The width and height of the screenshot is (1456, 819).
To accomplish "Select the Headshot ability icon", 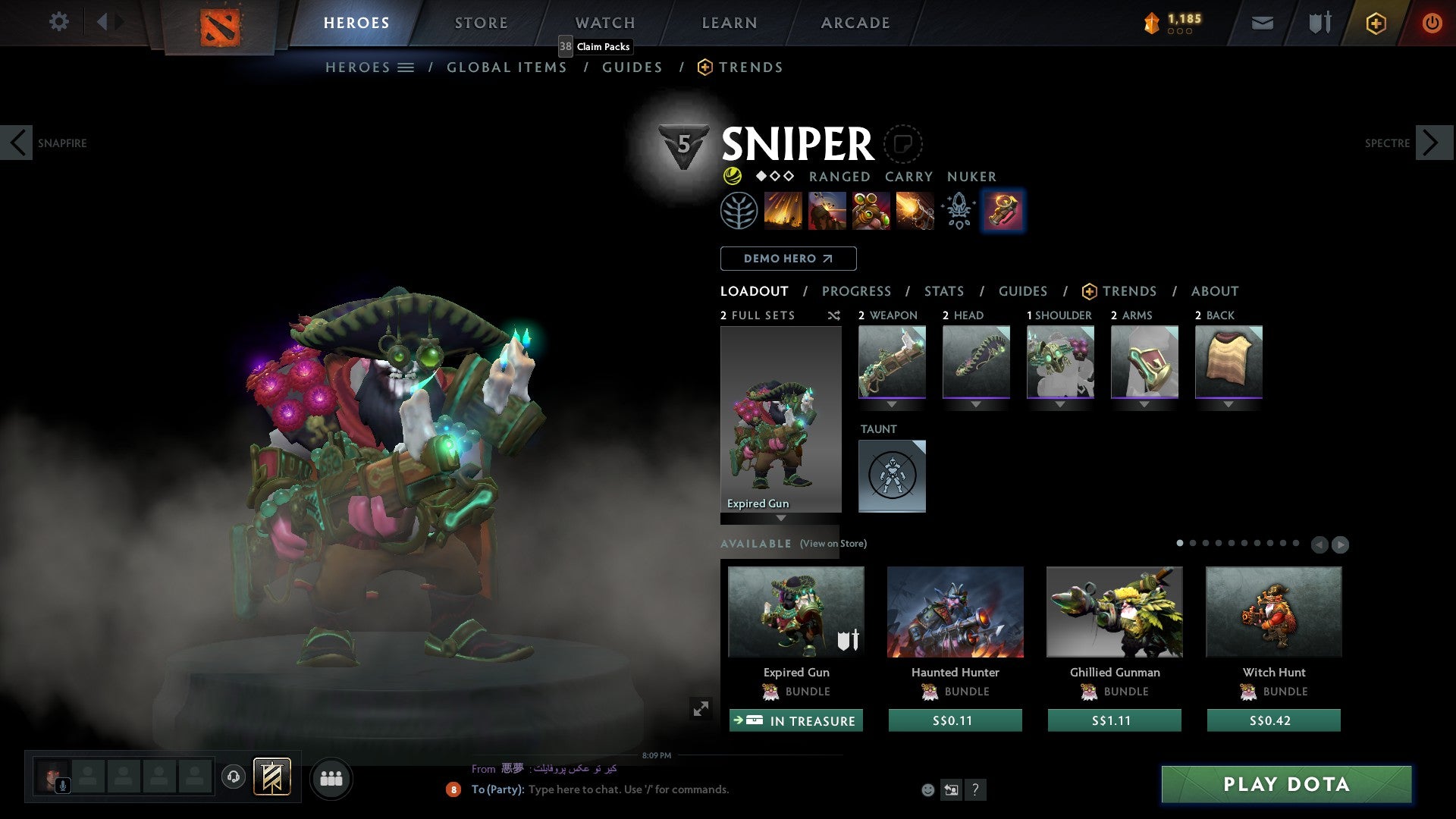I will [x=827, y=210].
